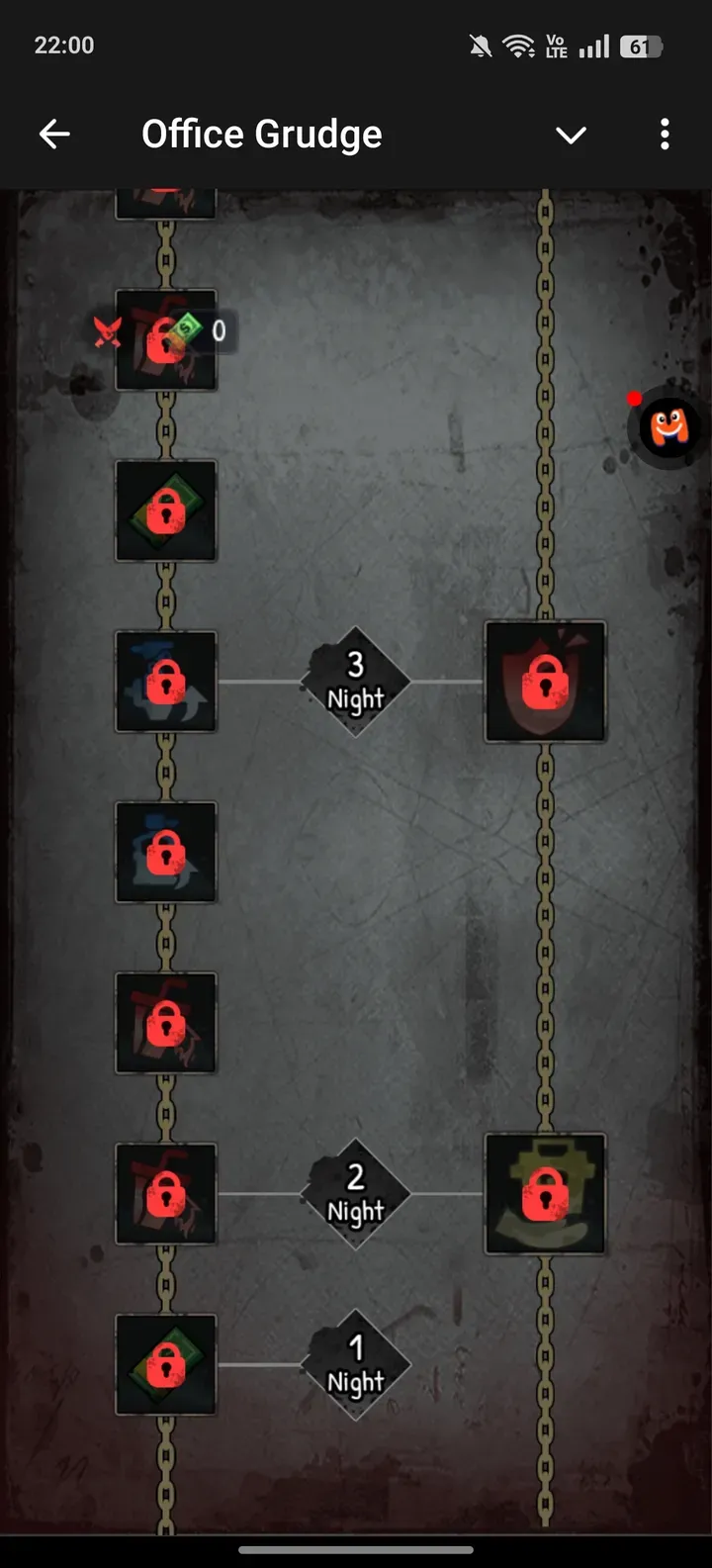Viewport: 712px width, 1568px height.
Task: Select the Night 1 diamond marker
Action: [x=355, y=1365]
